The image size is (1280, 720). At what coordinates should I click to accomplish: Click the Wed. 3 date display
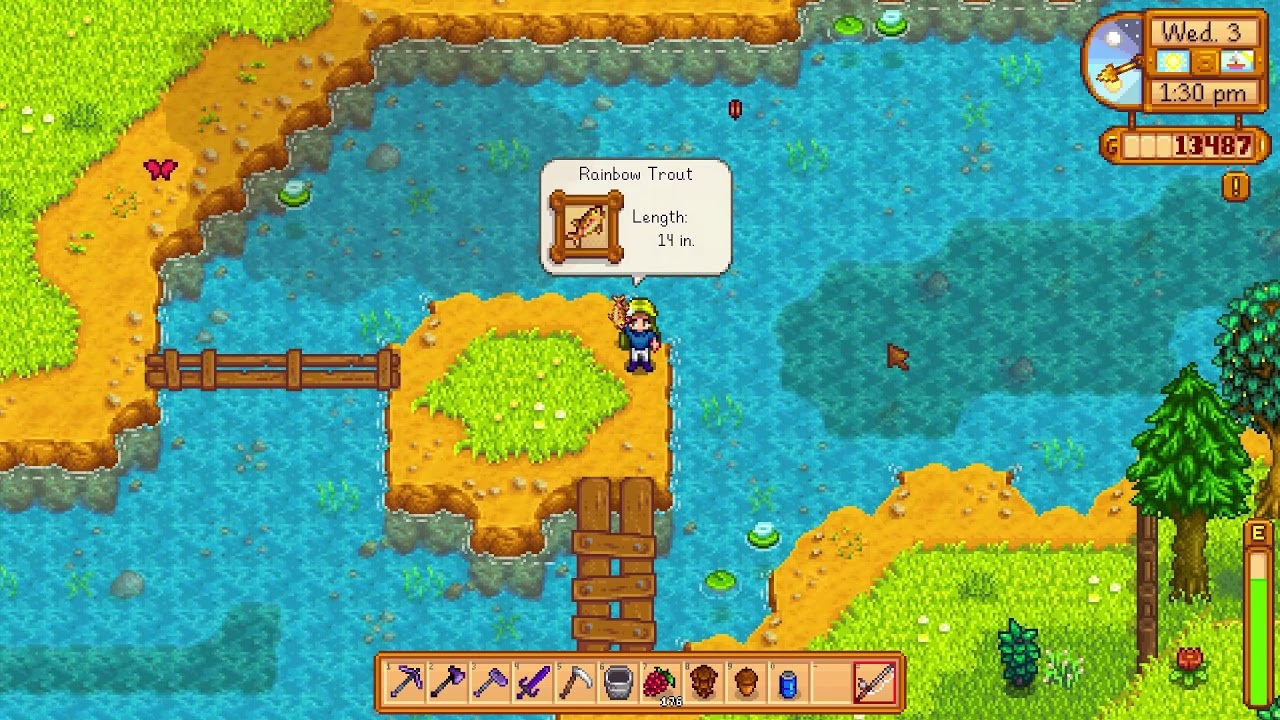click(x=1203, y=30)
